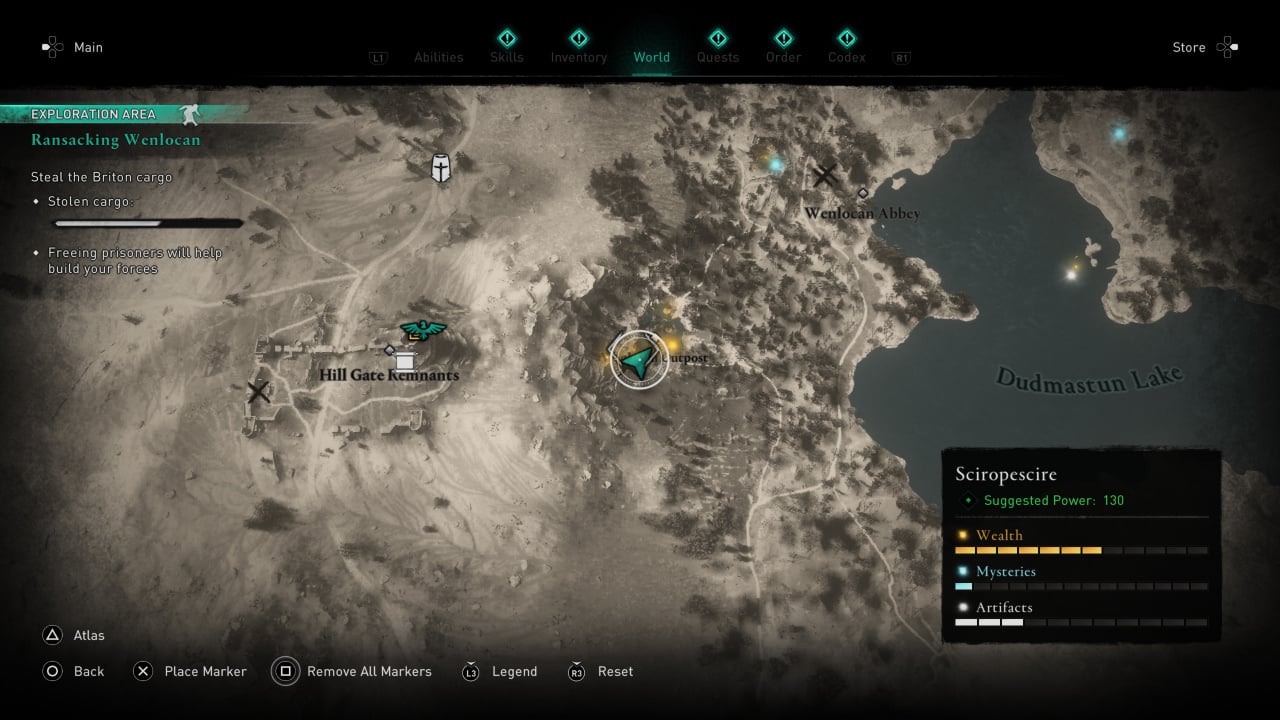Open the Order tab
The height and width of the screenshot is (720, 1280).
click(783, 57)
